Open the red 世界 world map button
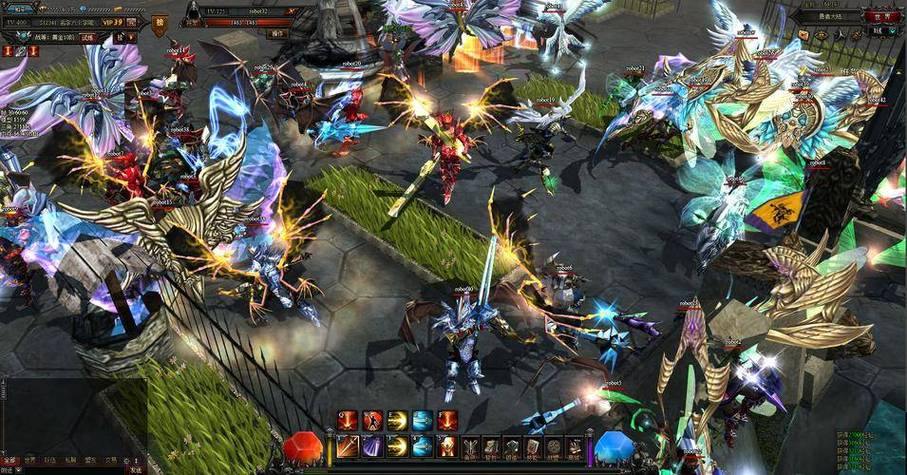907x475 pixels. tap(881, 17)
